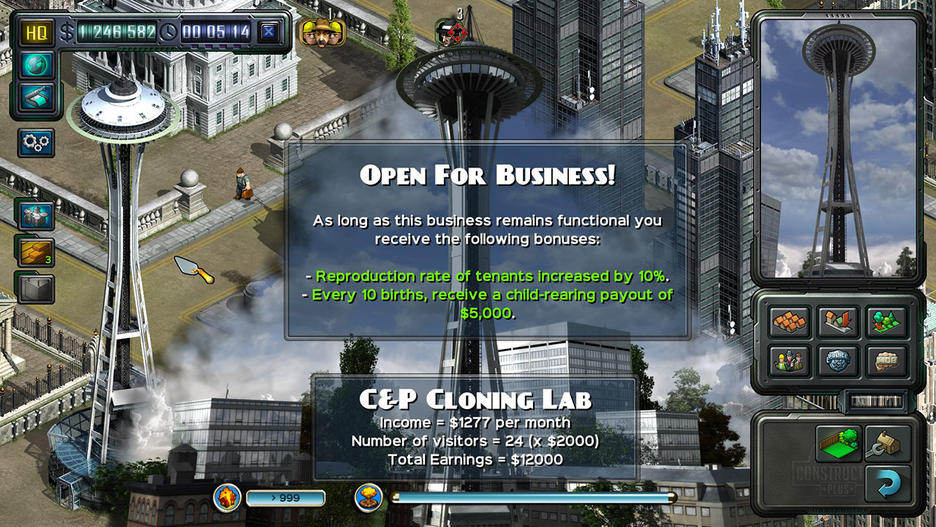Close the game with the blue X button

(x=268, y=32)
